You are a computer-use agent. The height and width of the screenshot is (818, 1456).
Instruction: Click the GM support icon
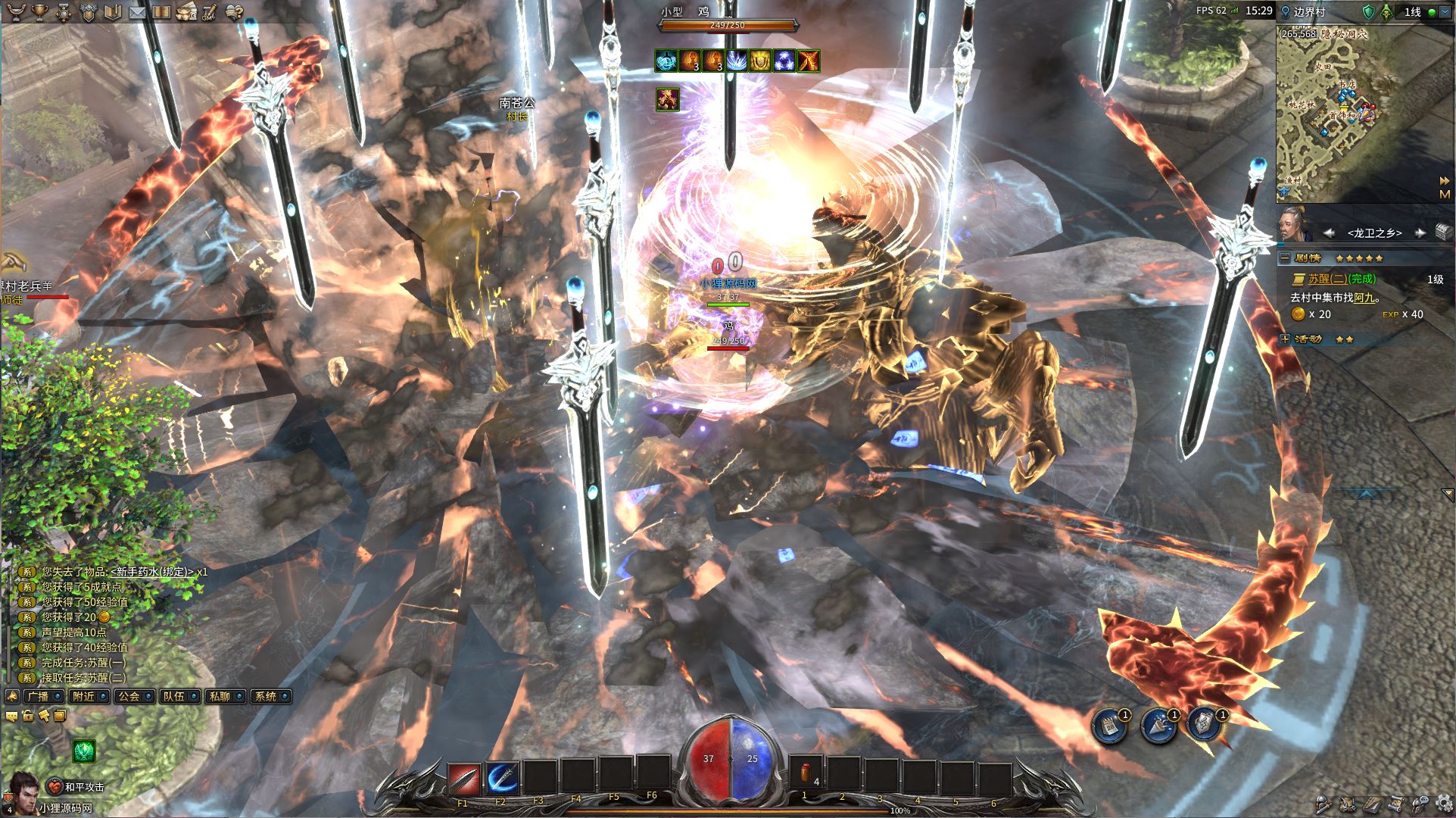coord(186,12)
